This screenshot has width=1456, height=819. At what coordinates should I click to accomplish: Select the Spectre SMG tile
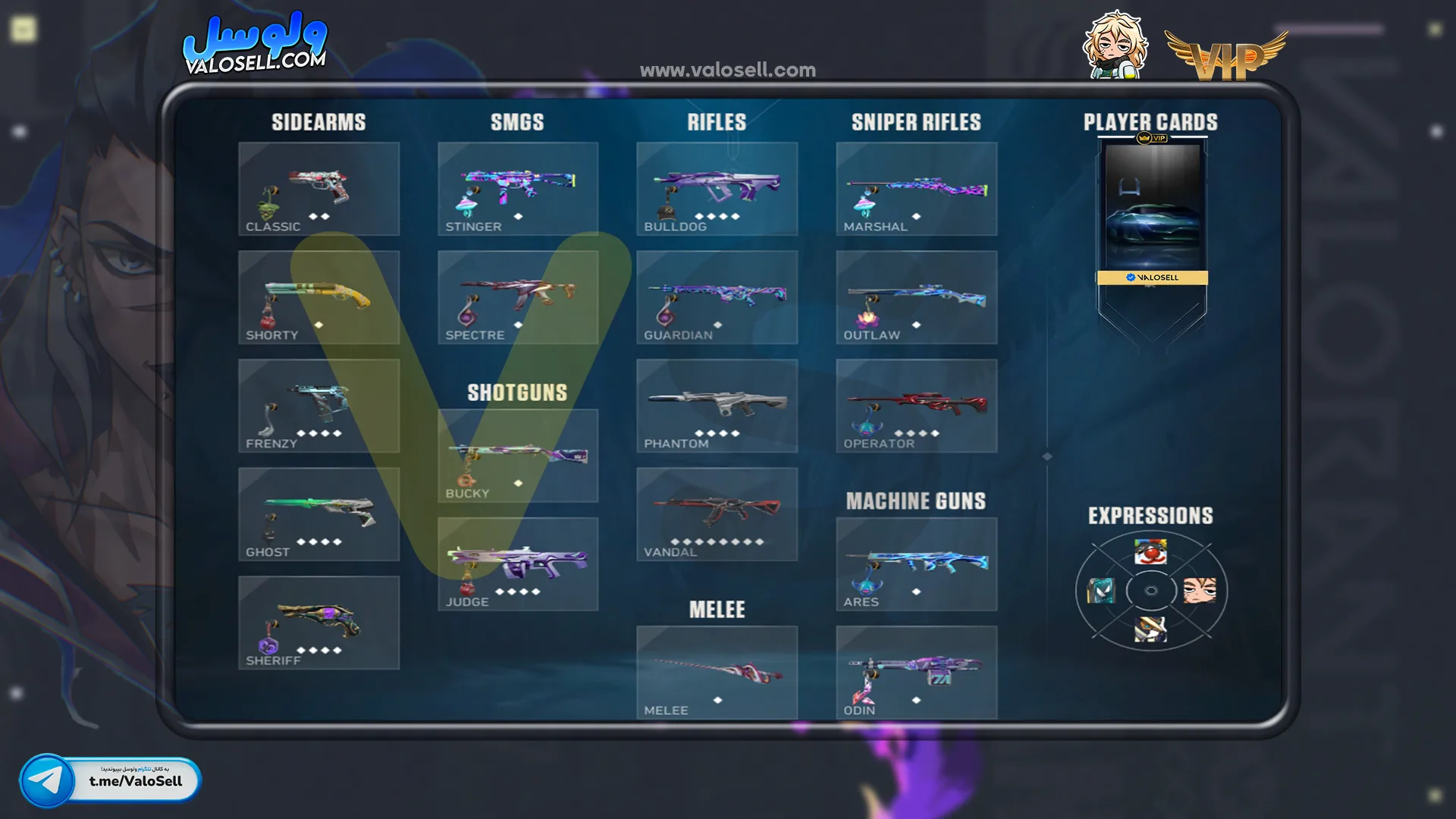(x=518, y=297)
